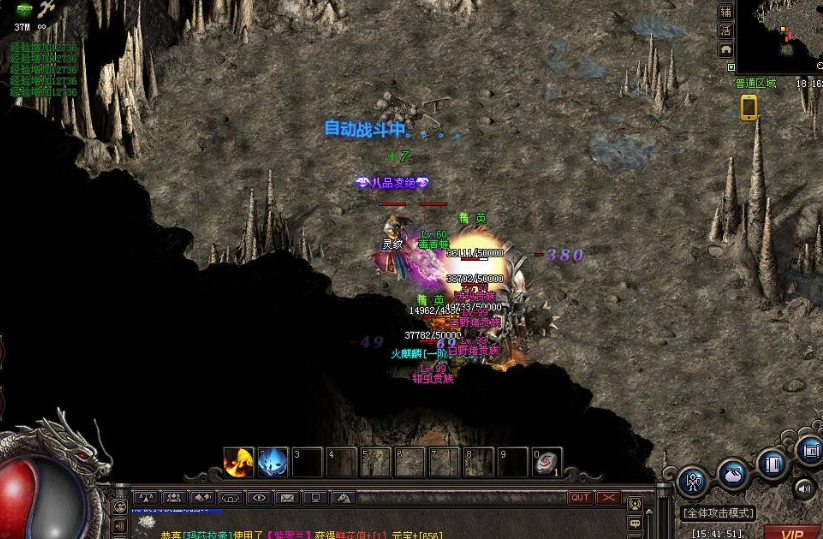Use the item in hotbar slot 0
Screen dimensions: 823x539
tap(546, 462)
